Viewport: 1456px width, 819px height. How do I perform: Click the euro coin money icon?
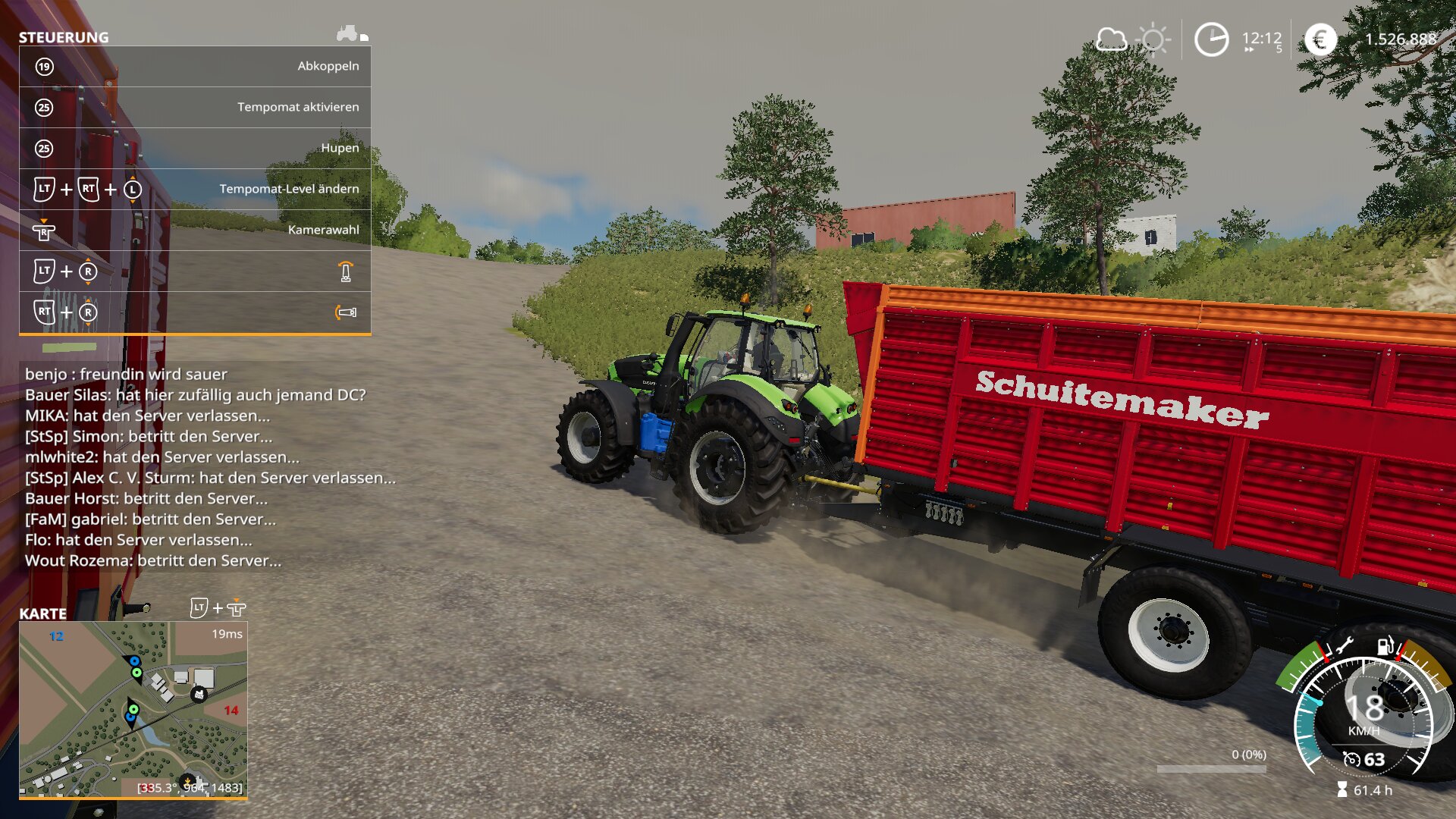point(1320,39)
